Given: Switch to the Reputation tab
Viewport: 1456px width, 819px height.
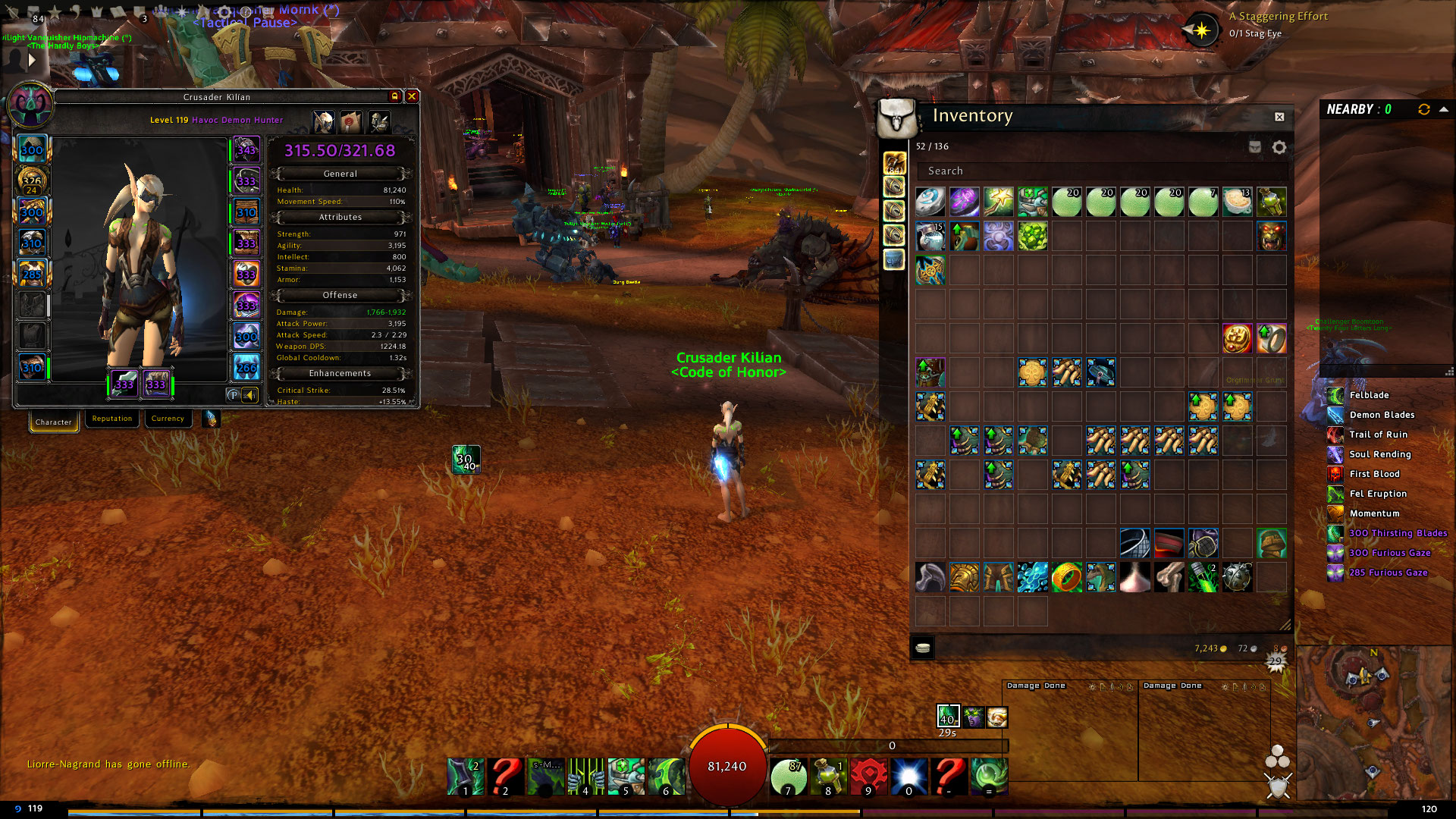Looking at the screenshot, I should tap(111, 419).
